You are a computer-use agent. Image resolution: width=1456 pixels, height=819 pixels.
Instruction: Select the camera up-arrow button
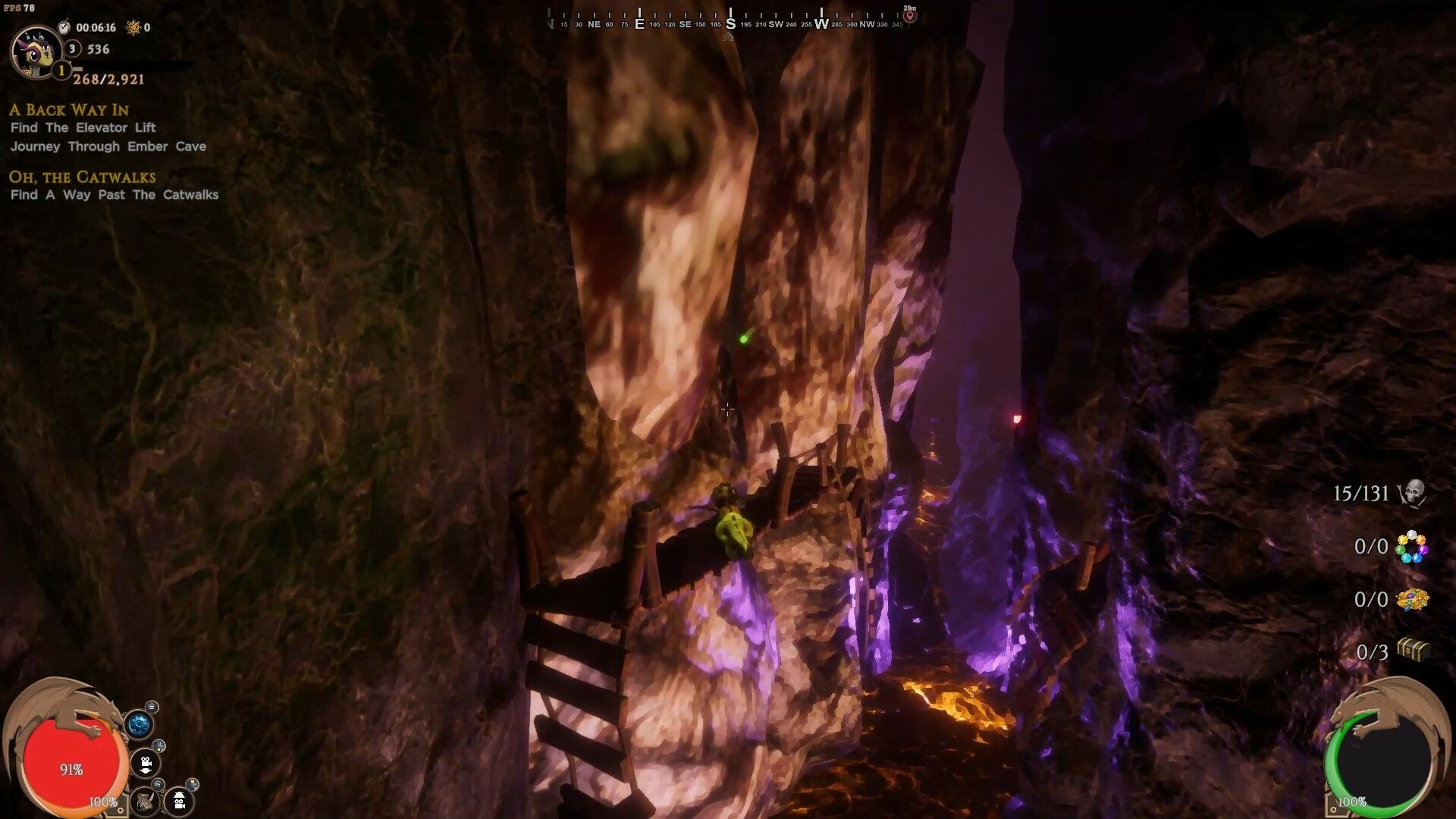click(180, 801)
